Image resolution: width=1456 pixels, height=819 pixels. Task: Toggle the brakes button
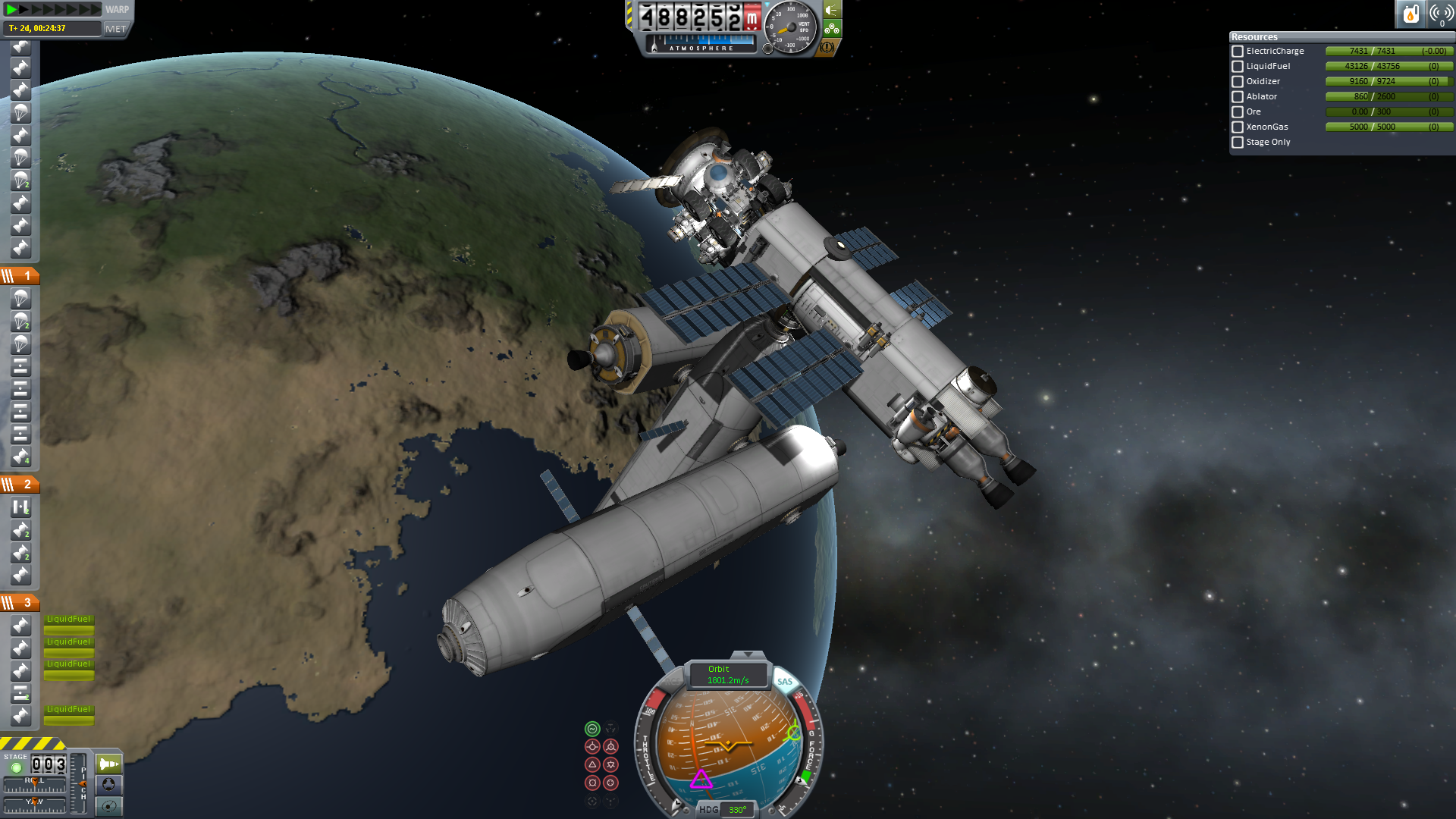tap(827, 47)
